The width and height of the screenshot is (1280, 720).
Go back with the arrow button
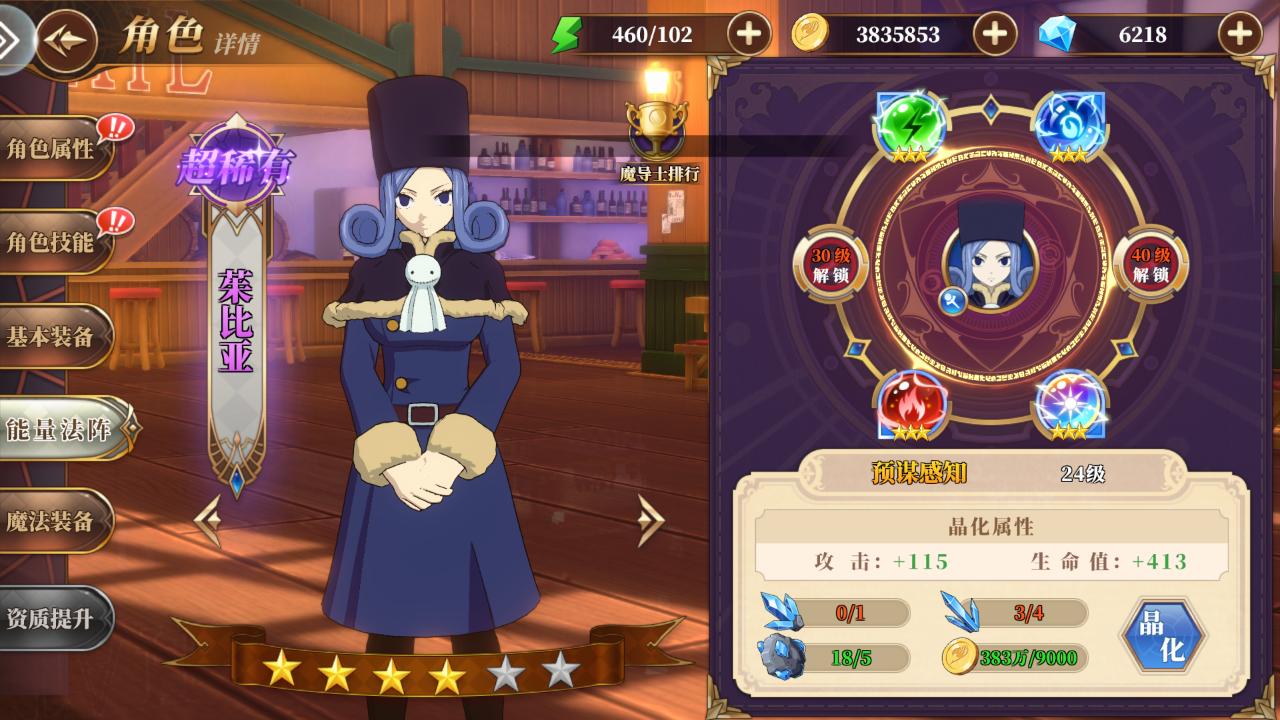66,40
